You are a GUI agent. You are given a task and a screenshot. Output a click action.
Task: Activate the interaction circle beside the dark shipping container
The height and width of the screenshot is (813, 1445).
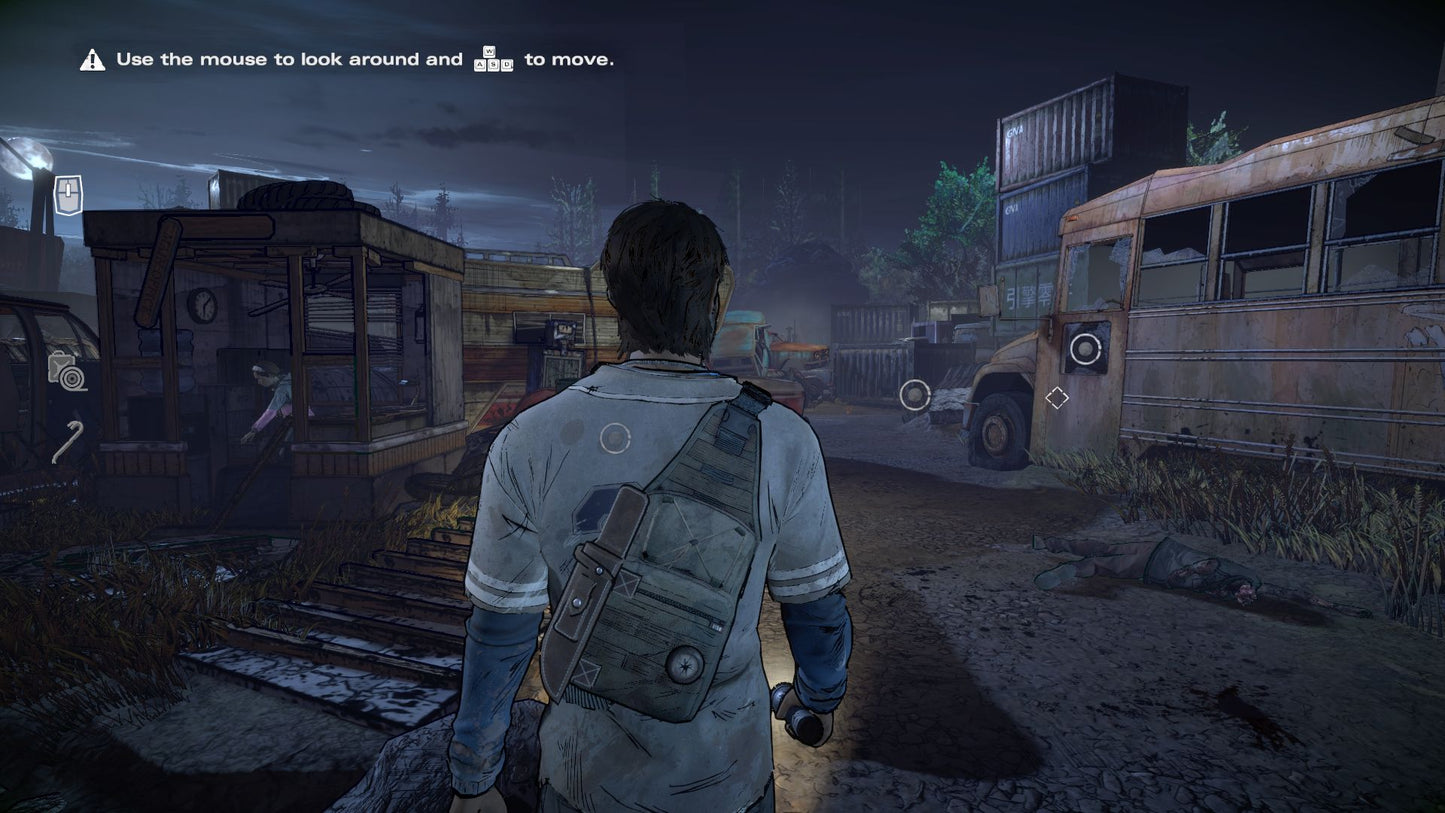[x=914, y=395]
